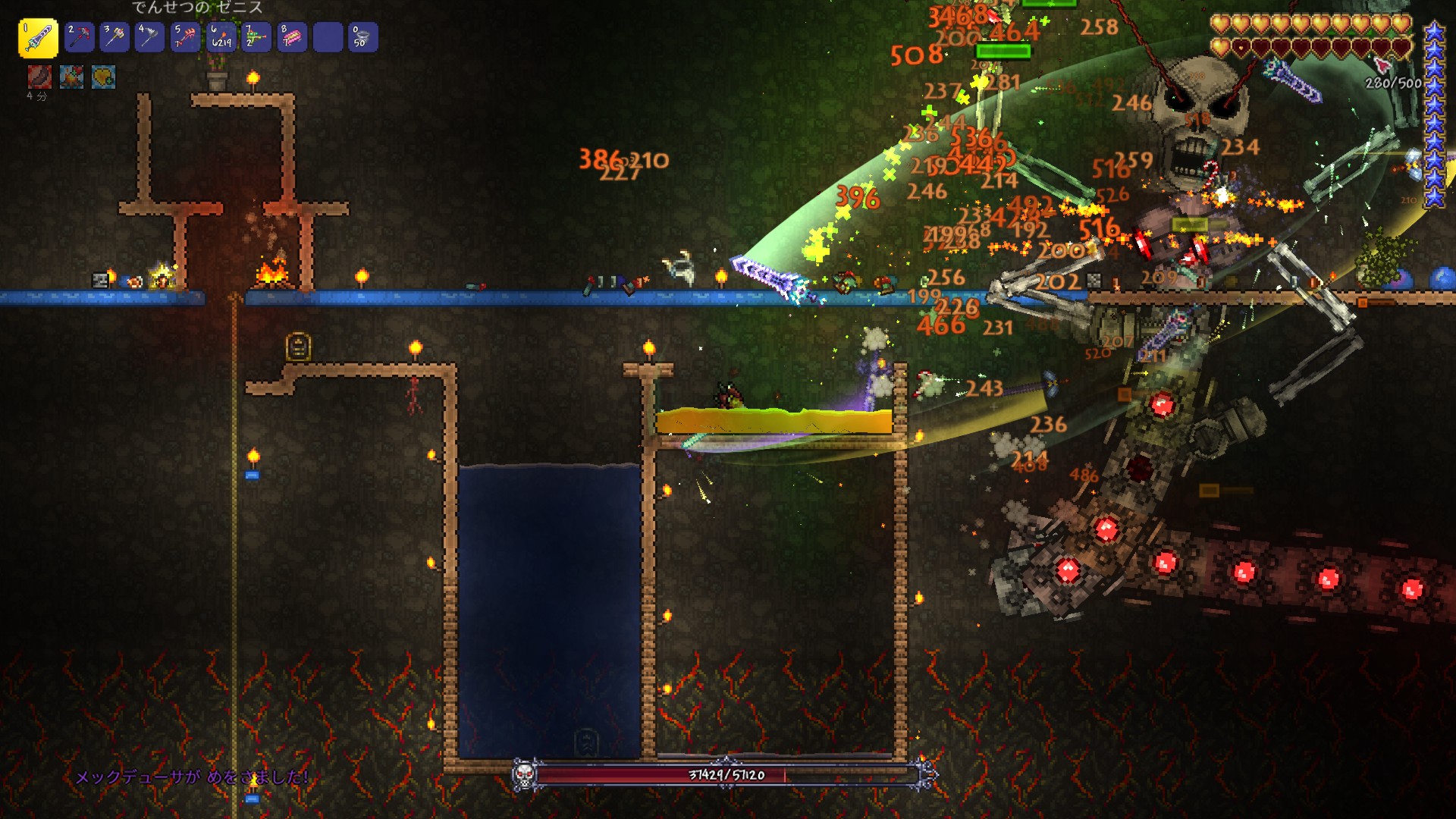Image resolution: width=1456 pixels, height=819 pixels.
Task: Select the Zenith sword hotbar slot
Action: tap(38, 38)
